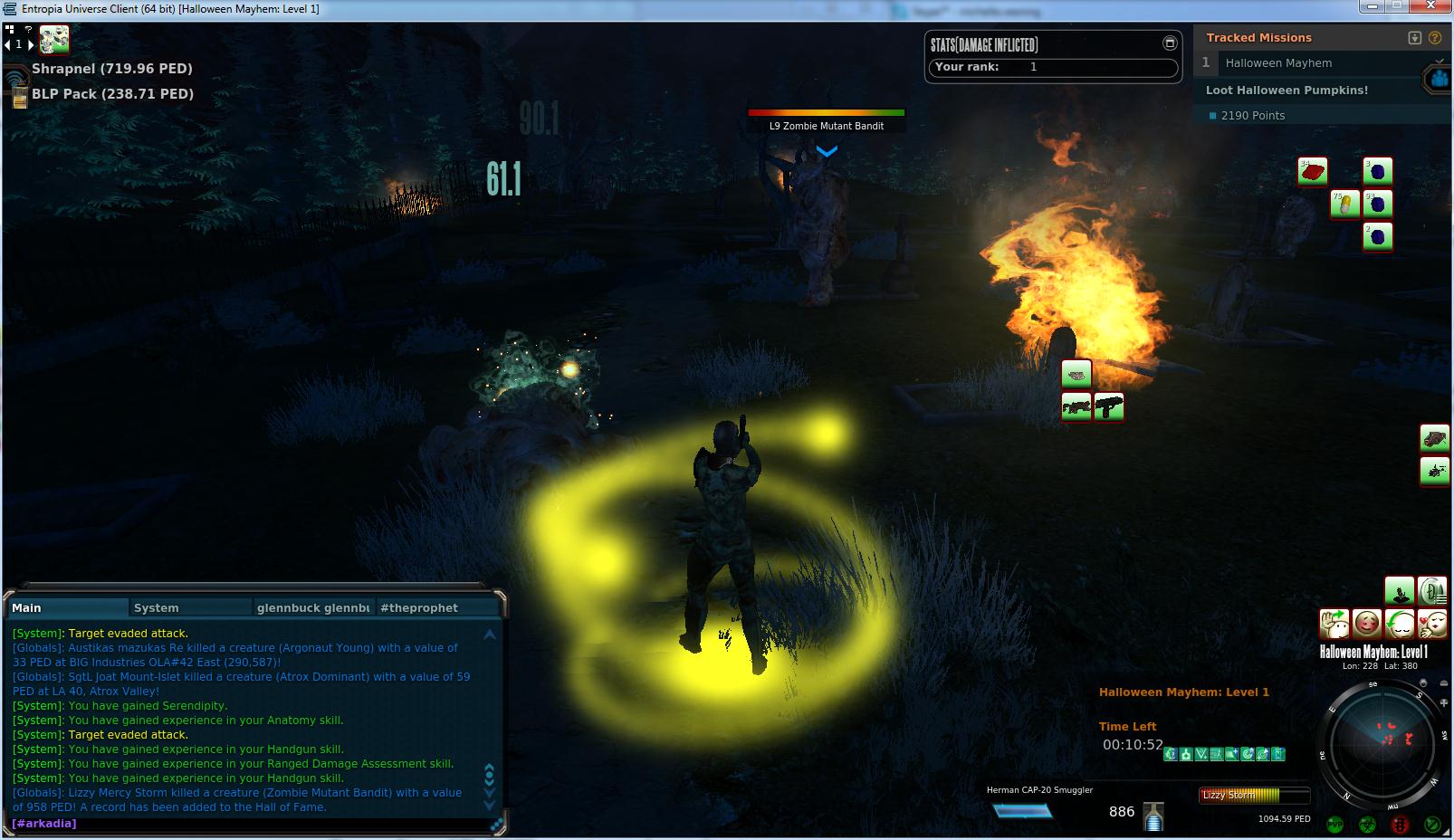Open the #theprophet chat tab
The image size is (1454, 840).
click(x=436, y=607)
